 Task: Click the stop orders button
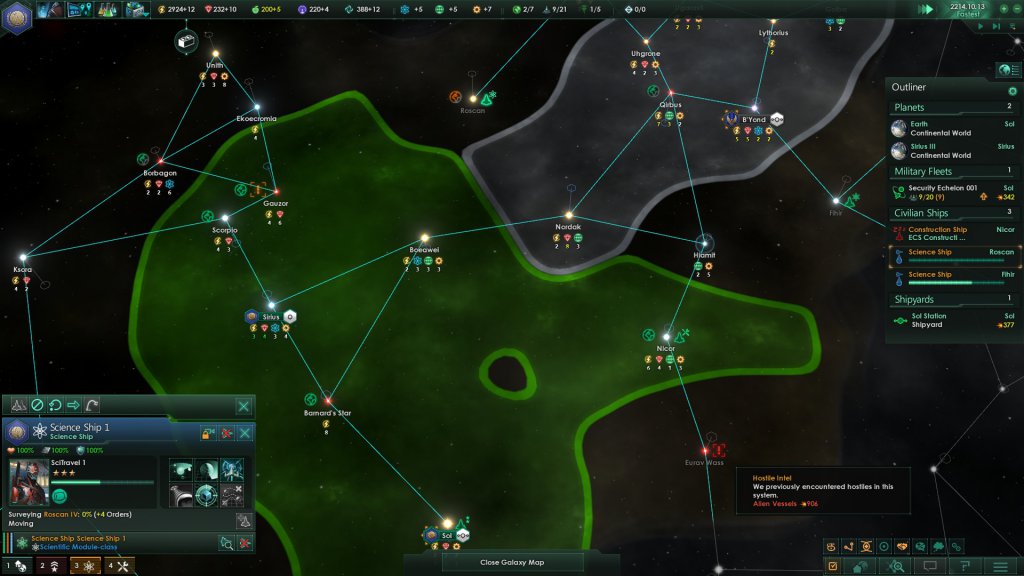point(37,405)
